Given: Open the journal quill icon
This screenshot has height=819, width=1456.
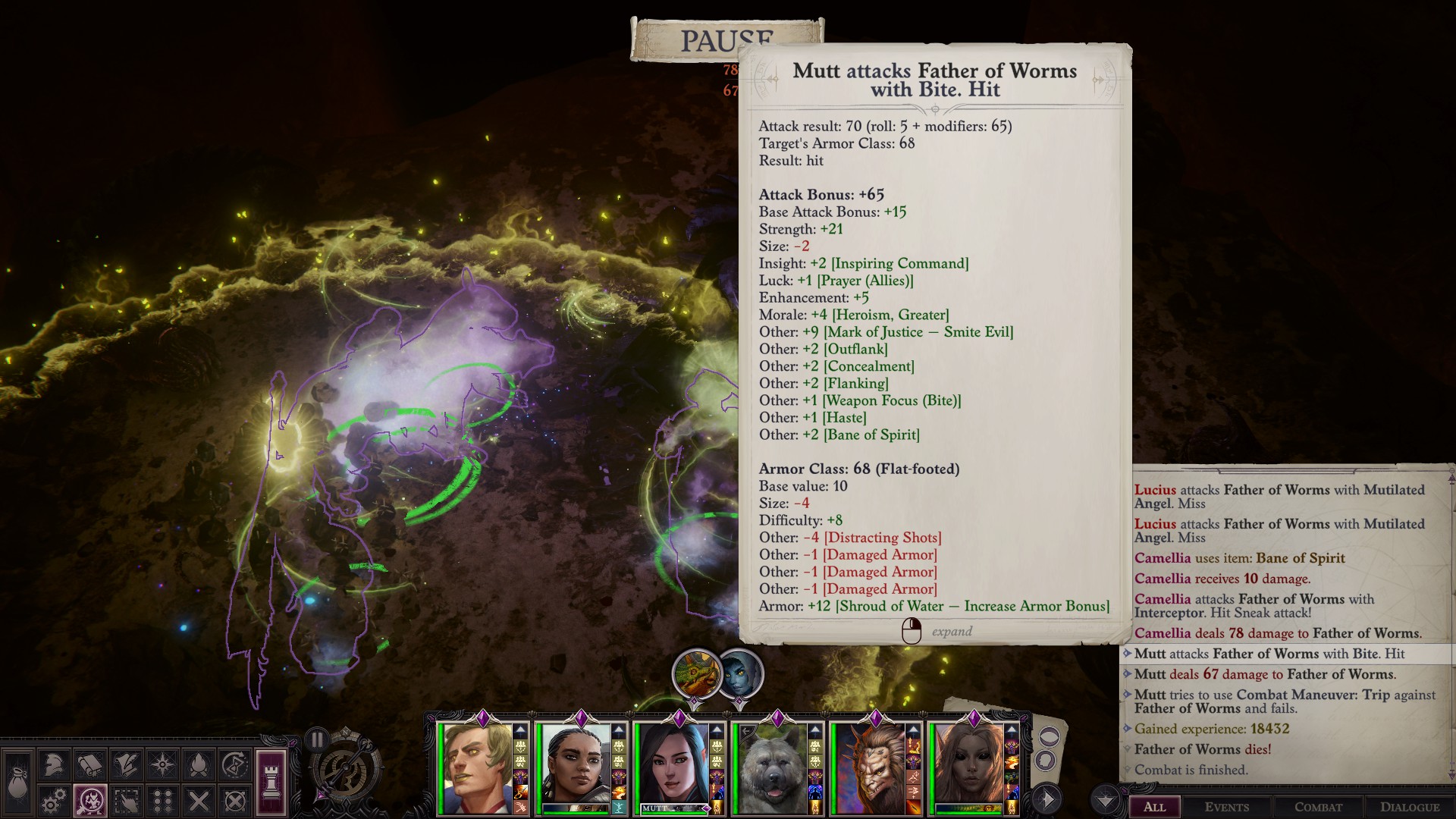Looking at the screenshot, I should point(126,765).
